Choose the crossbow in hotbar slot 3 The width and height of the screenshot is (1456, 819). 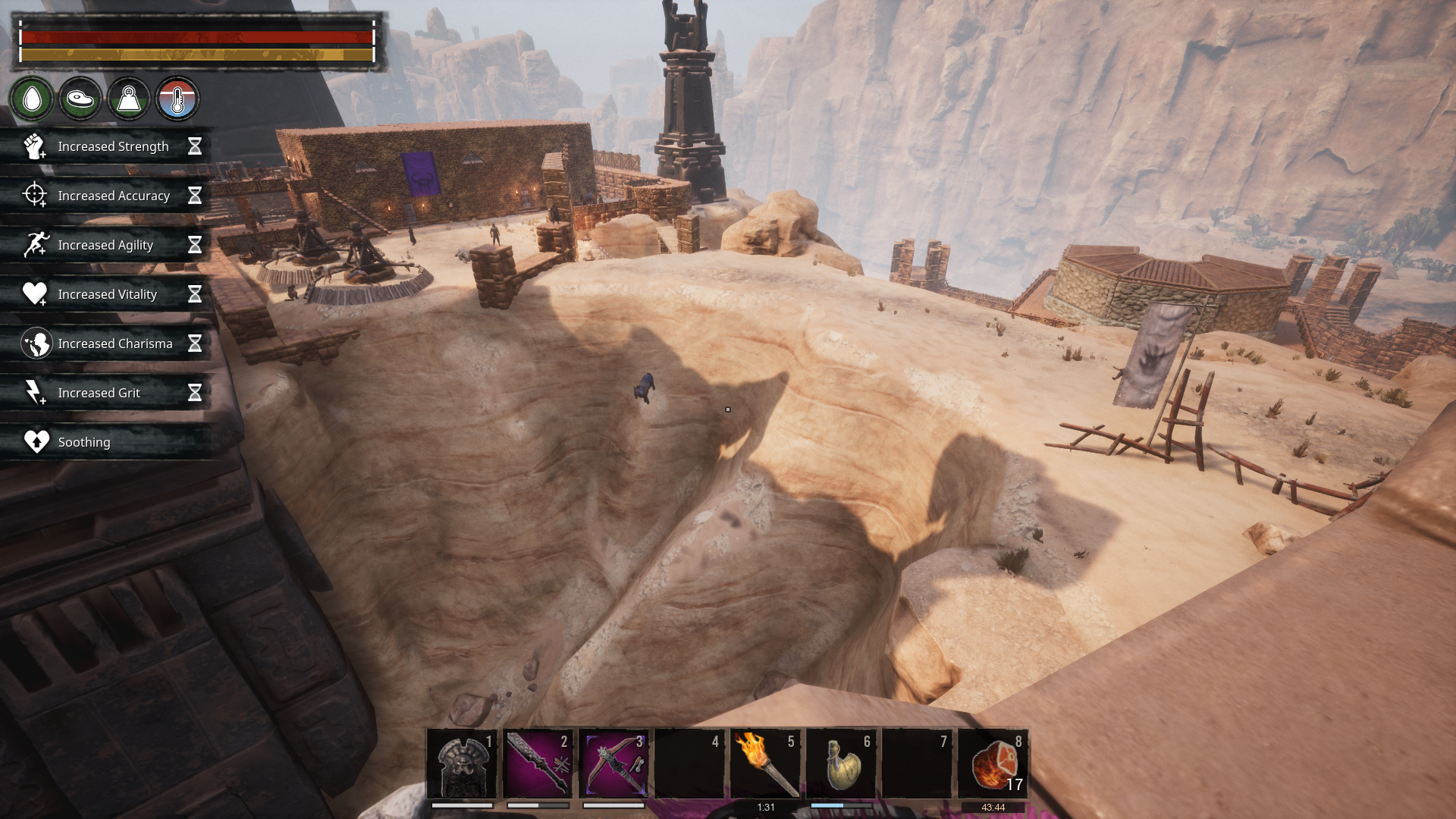pos(613,763)
